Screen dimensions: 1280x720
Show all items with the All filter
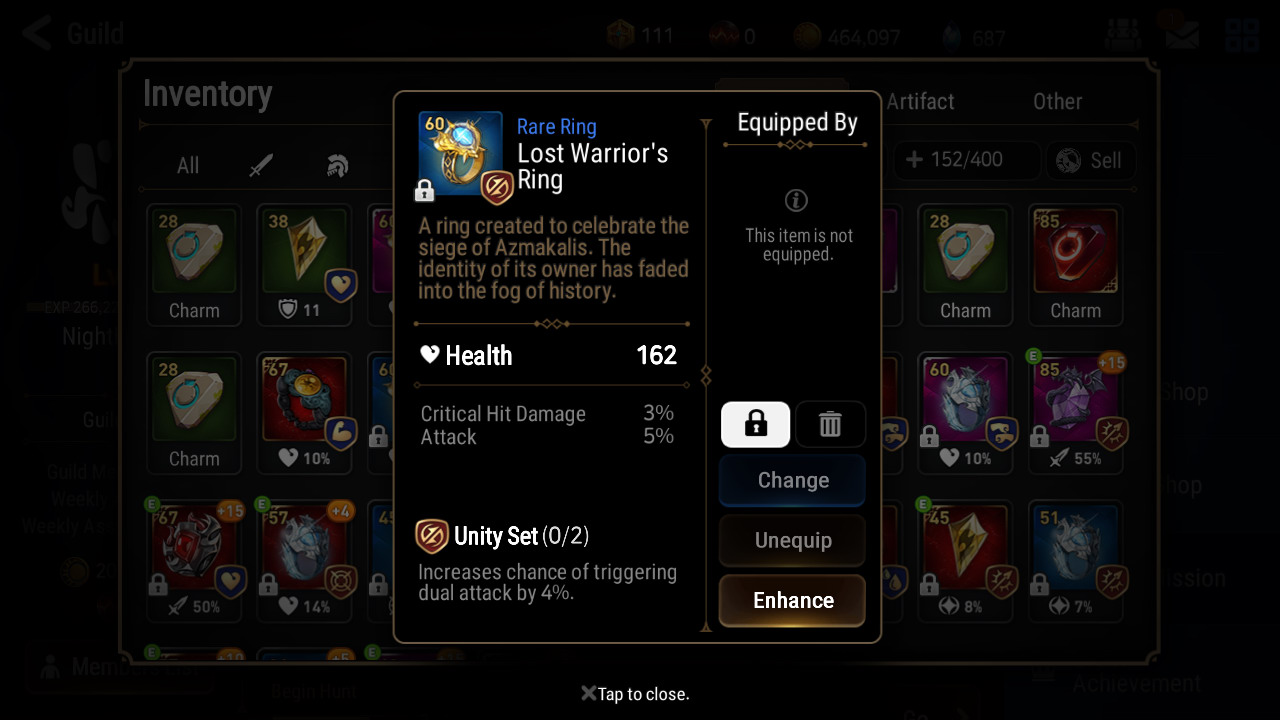188,165
